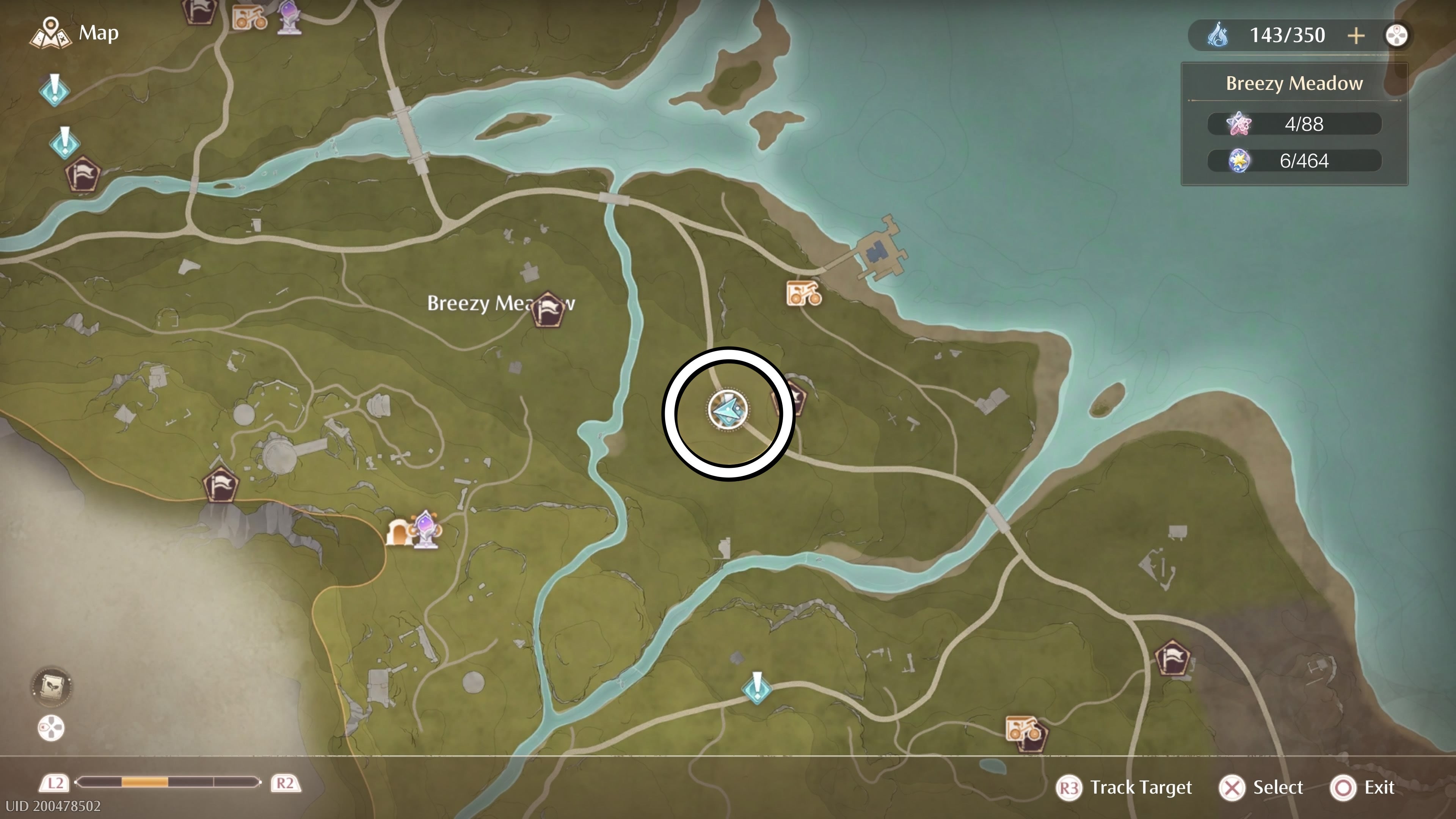Select the player location arrow marker
The width and height of the screenshot is (1456, 819).
tap(728, 409)
